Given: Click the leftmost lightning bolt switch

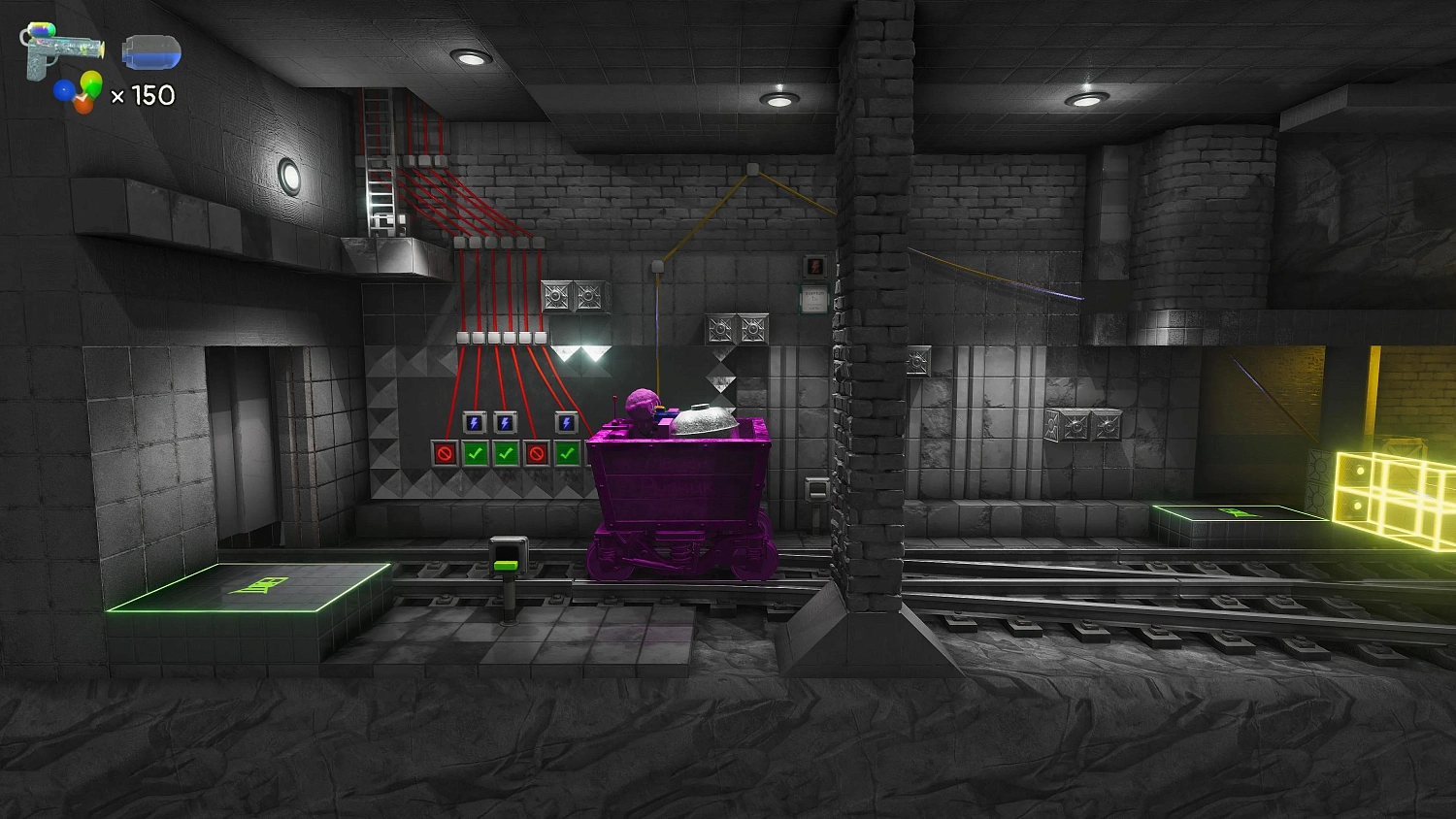Looking at the screenshot, I should (x=473, y=421).
